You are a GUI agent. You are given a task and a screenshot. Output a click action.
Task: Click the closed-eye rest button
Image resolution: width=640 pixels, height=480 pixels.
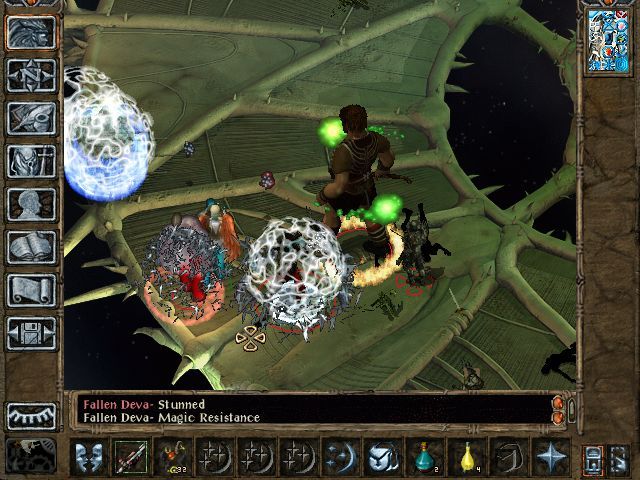tap(31, 415)
